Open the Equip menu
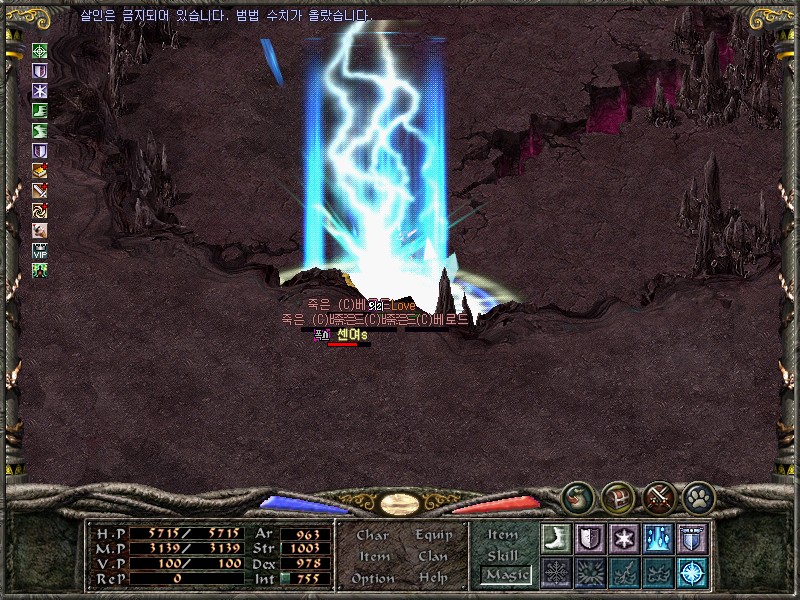The height and width of the screenshot is (600, 800). point(434,535)
